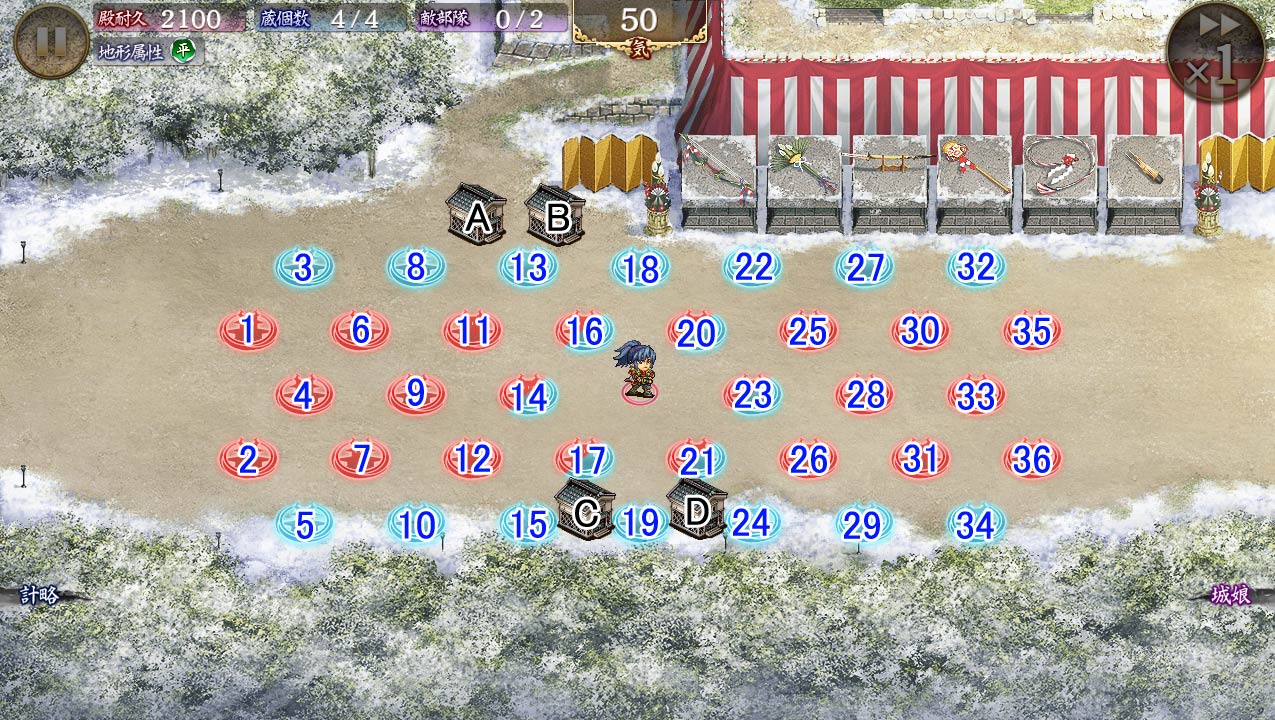Select red deployment tile 26

[808, 459]
